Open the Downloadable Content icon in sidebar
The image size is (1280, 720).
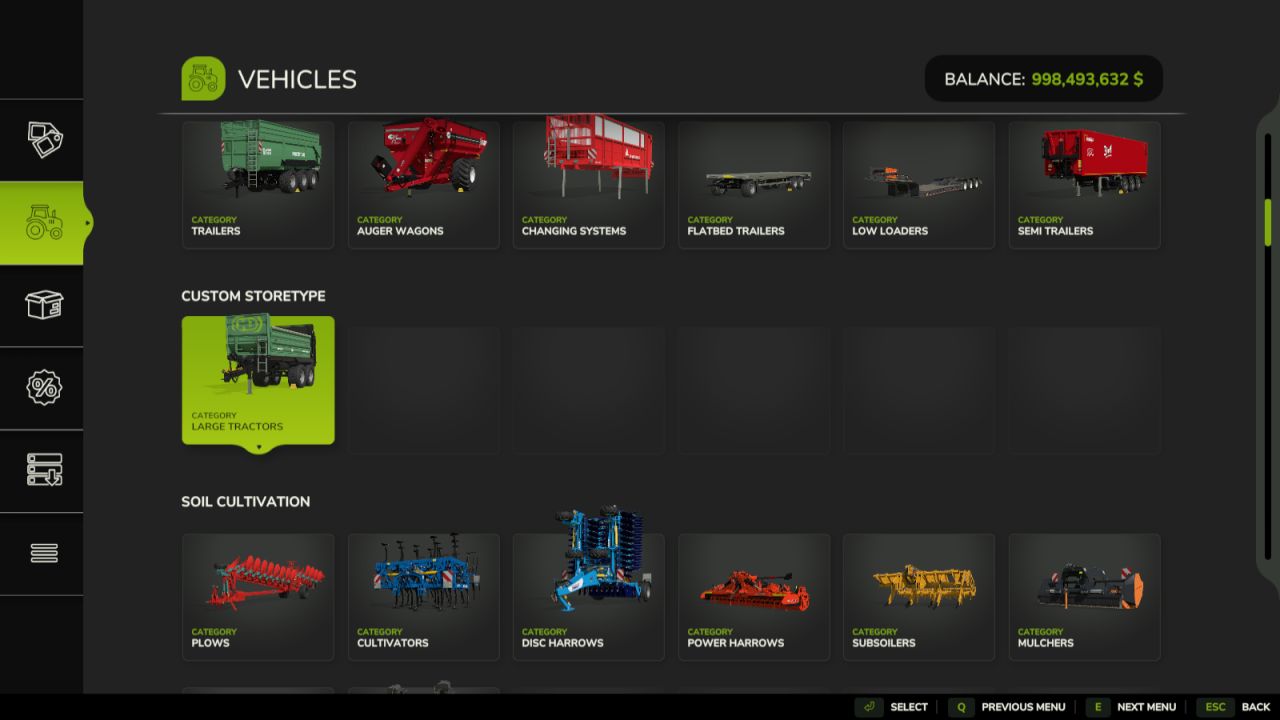(42, 471)
